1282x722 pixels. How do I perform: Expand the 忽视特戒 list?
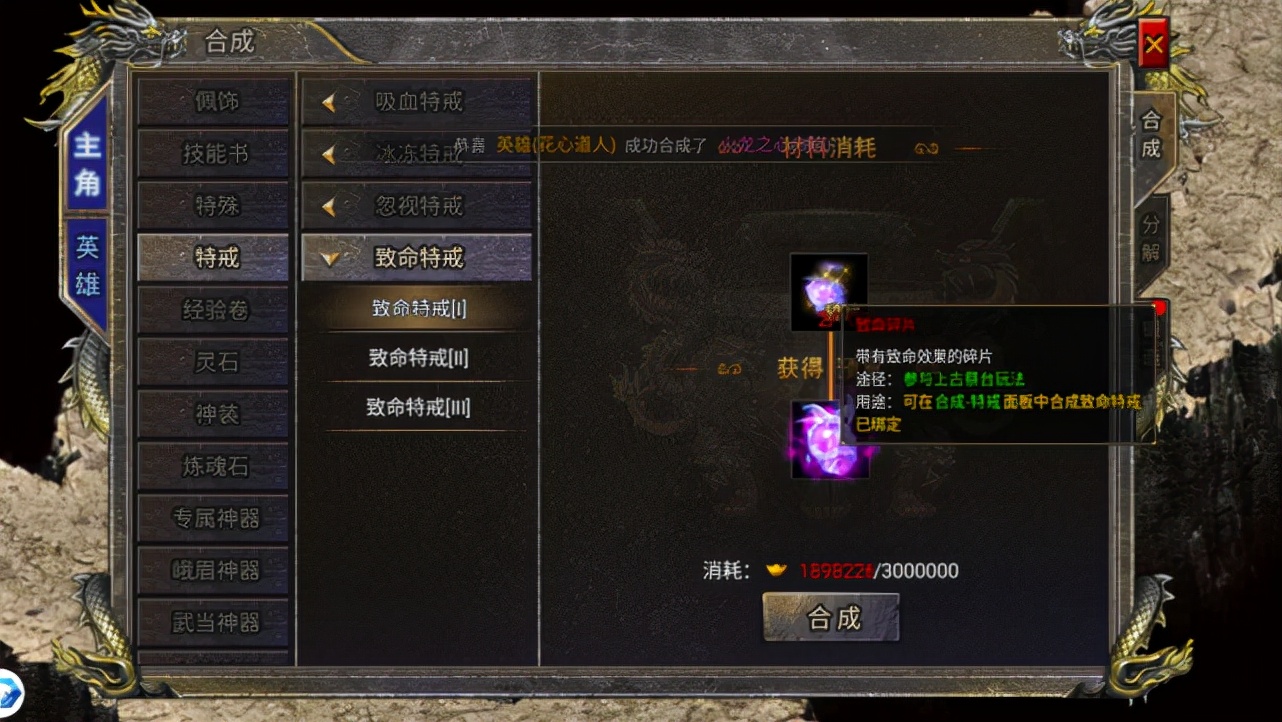[x=417, y=206]
